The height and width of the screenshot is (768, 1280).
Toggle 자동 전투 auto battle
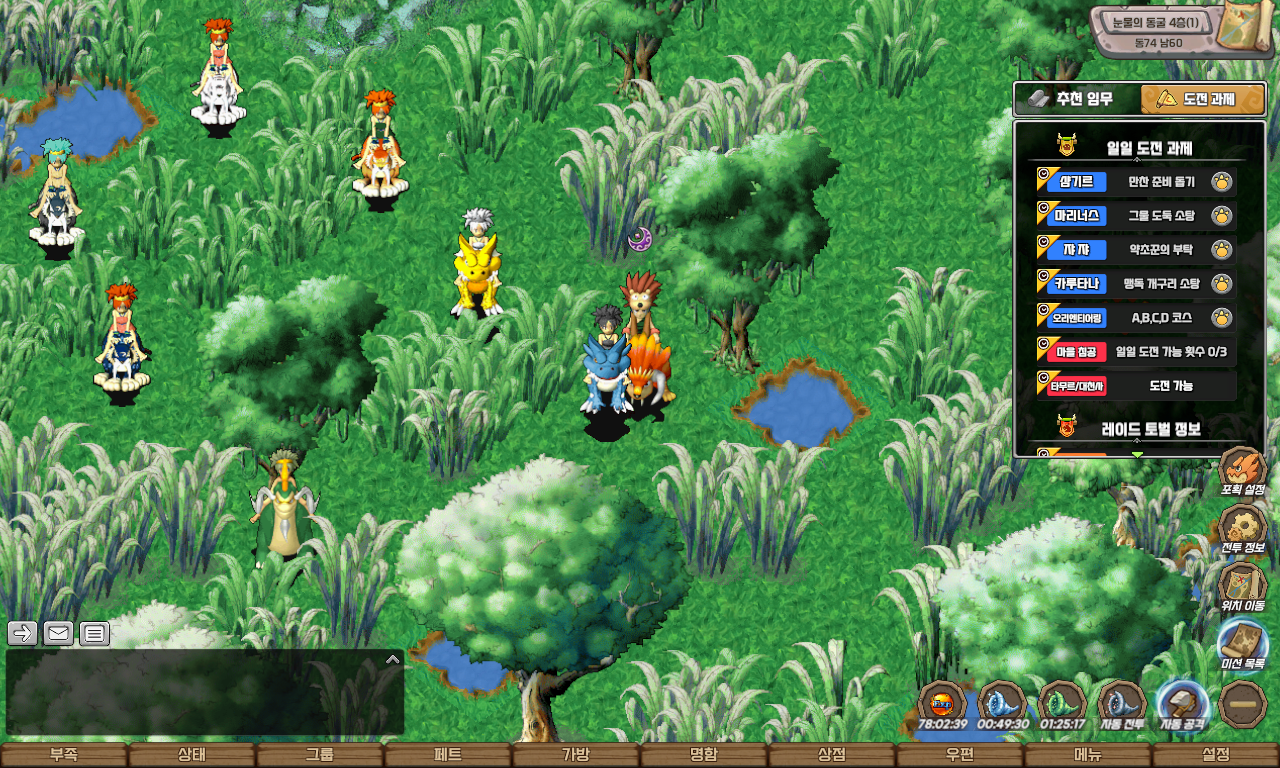tap(1122, 705)
